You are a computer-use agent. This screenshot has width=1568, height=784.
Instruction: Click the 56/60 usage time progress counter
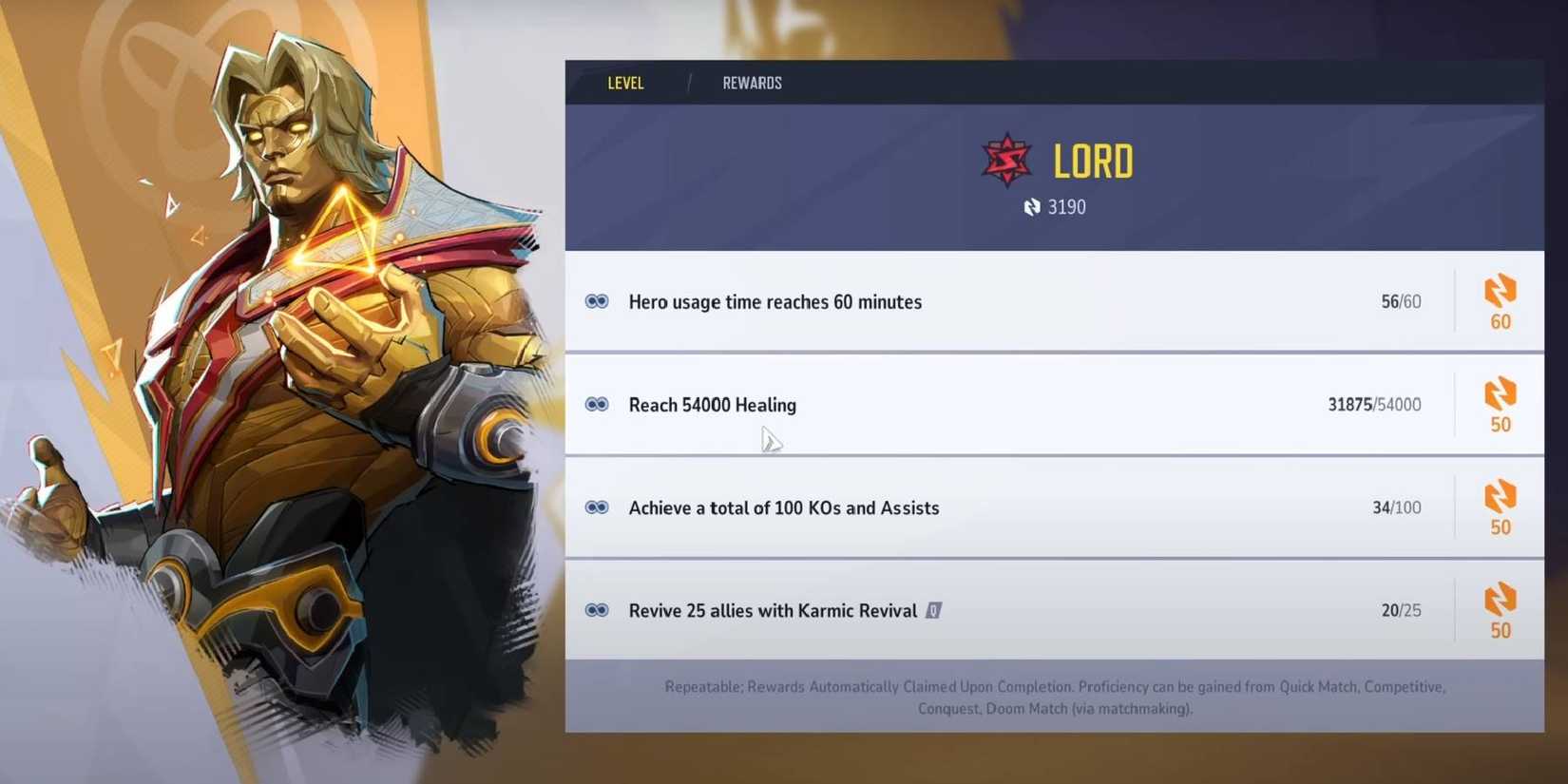click(1401, 301)
